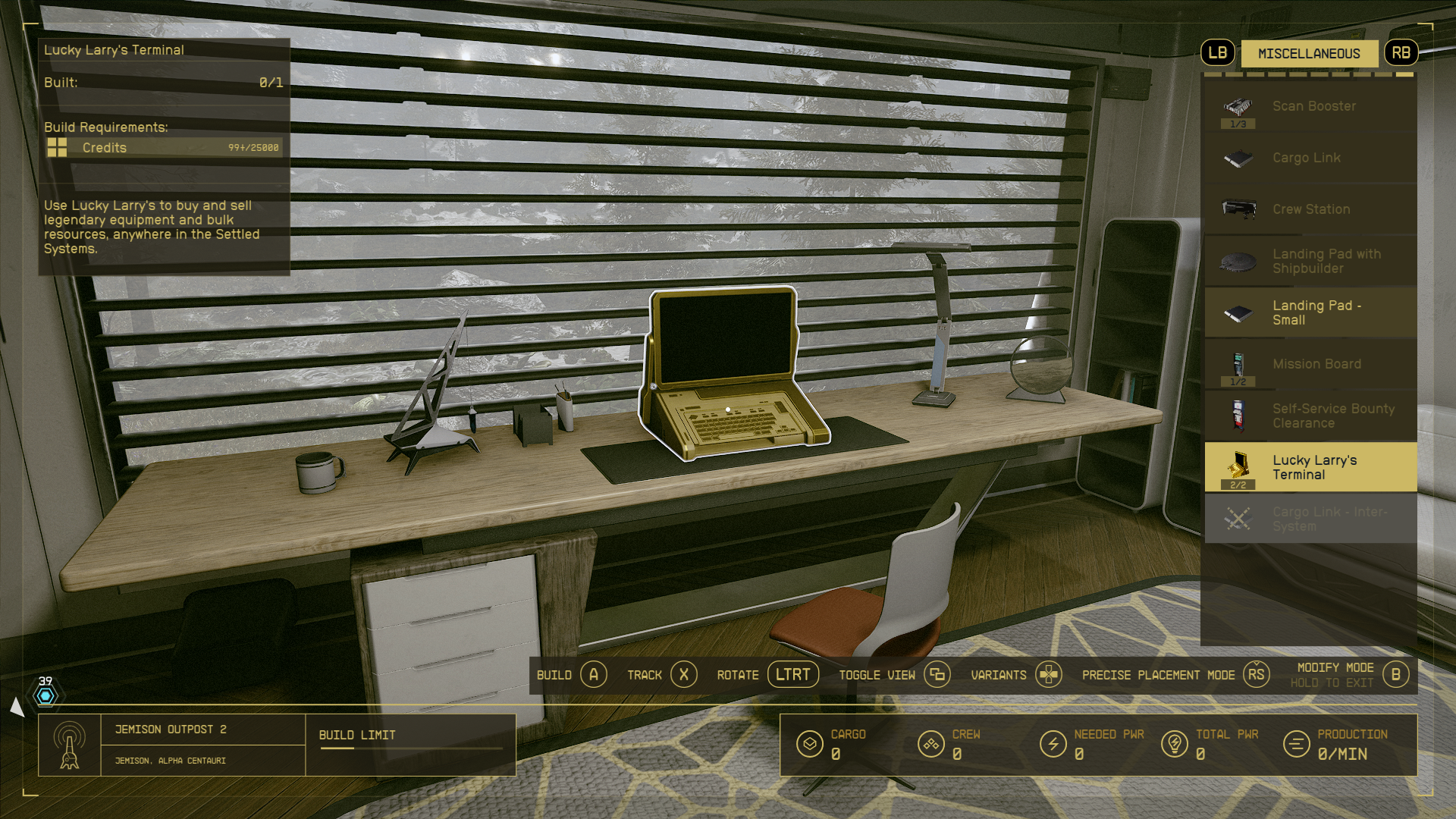Click the Cargo Link Inter-System icon

(1238, 519)
